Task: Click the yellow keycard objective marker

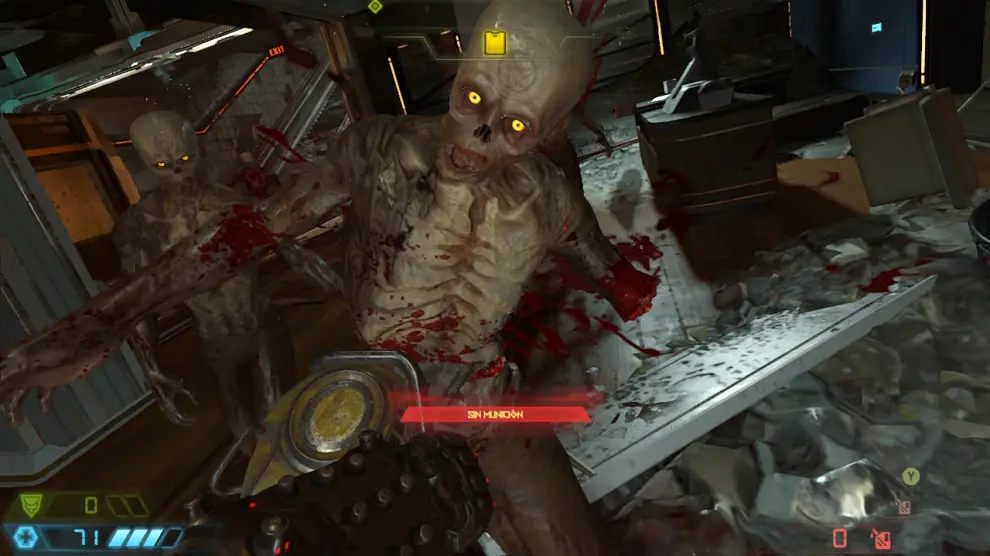Action: tap(492, 42)
